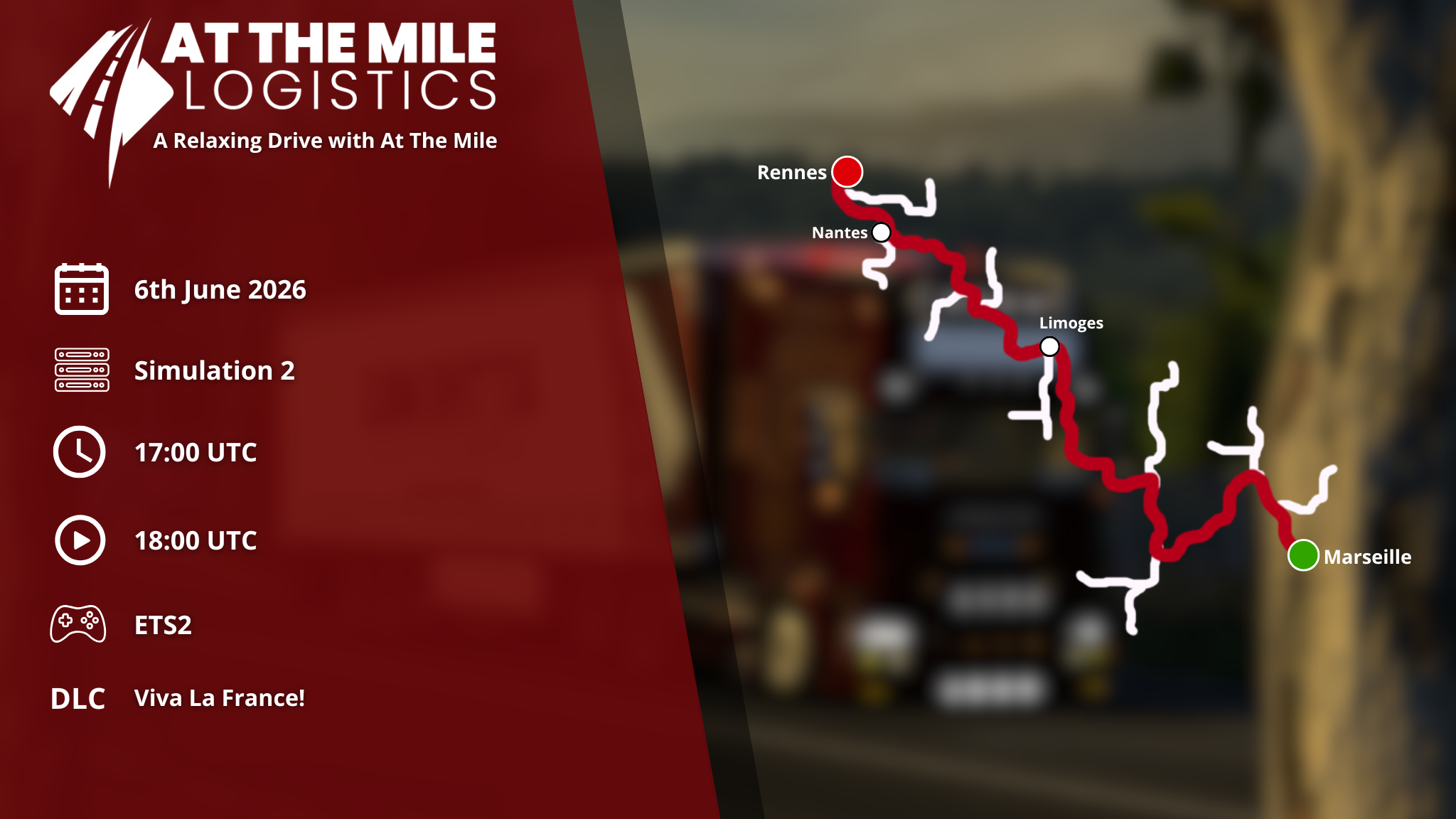Viewport: 1456px width, 819px height.
Task: Click the calendar icon beside the date
Action: [x=82, y=289]
